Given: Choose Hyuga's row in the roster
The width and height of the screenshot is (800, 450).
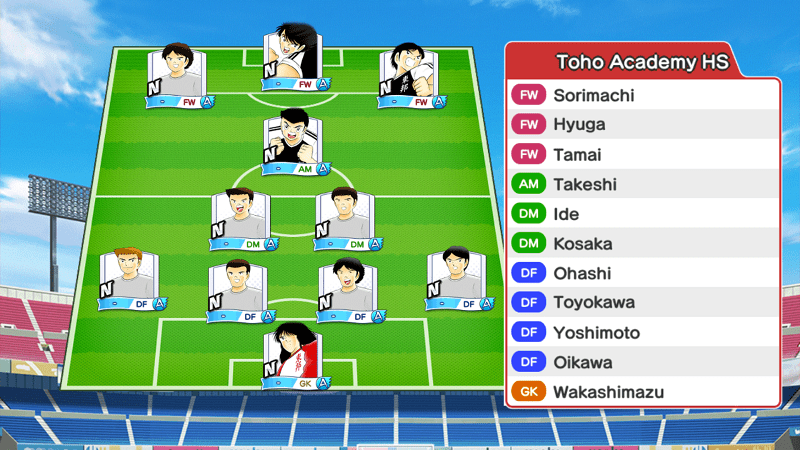Looking at the screenshot, I should pos(642,125).
